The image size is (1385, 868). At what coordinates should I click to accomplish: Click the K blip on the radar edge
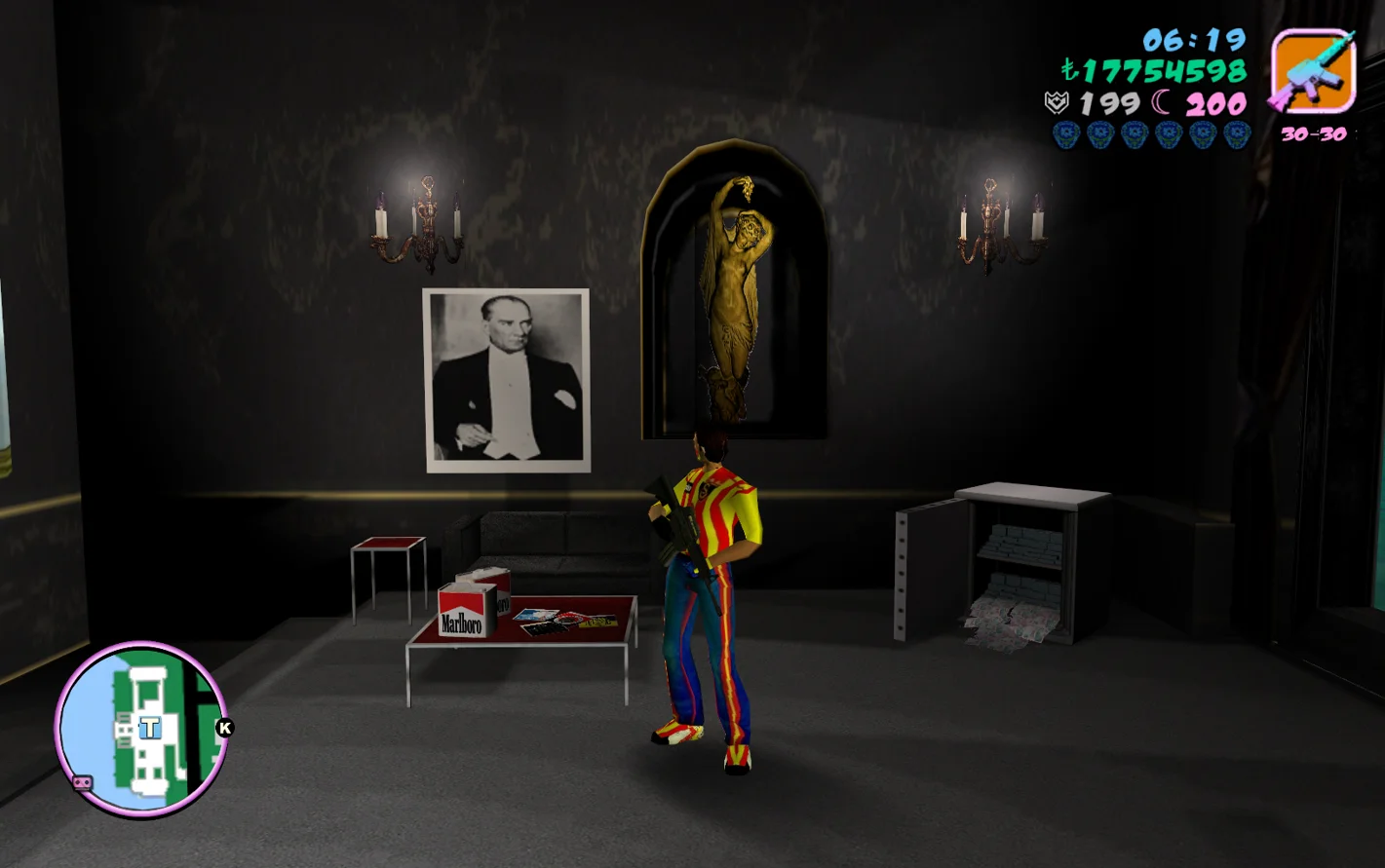coord(224,728)
